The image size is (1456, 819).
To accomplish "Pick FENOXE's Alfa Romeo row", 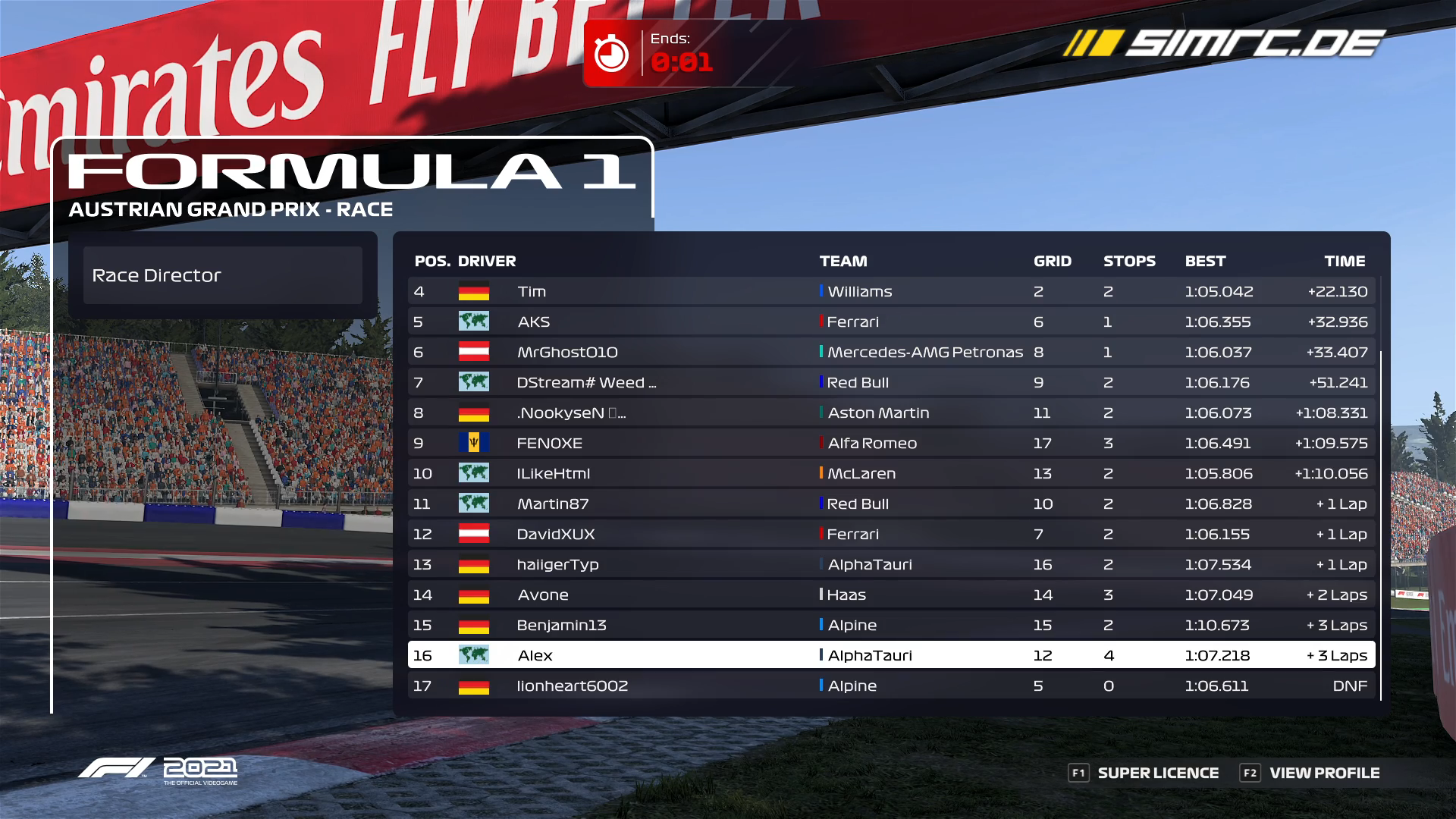I will click(891, 443).
